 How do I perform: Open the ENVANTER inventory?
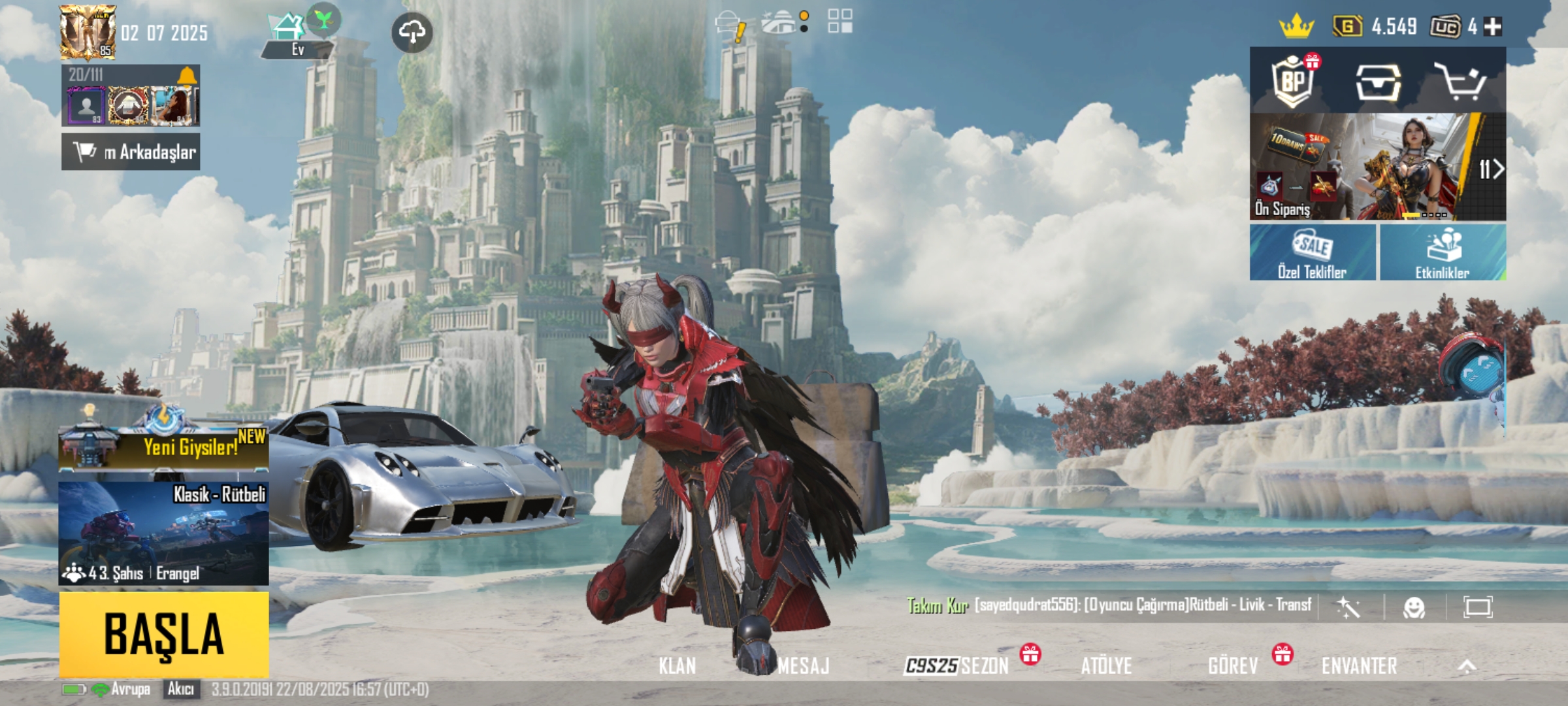point(1359,666)
